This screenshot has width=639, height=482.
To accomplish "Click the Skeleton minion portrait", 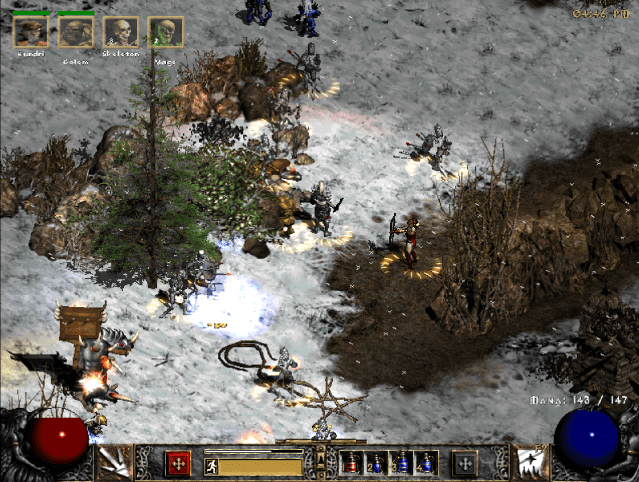I will tap(121, 32).
